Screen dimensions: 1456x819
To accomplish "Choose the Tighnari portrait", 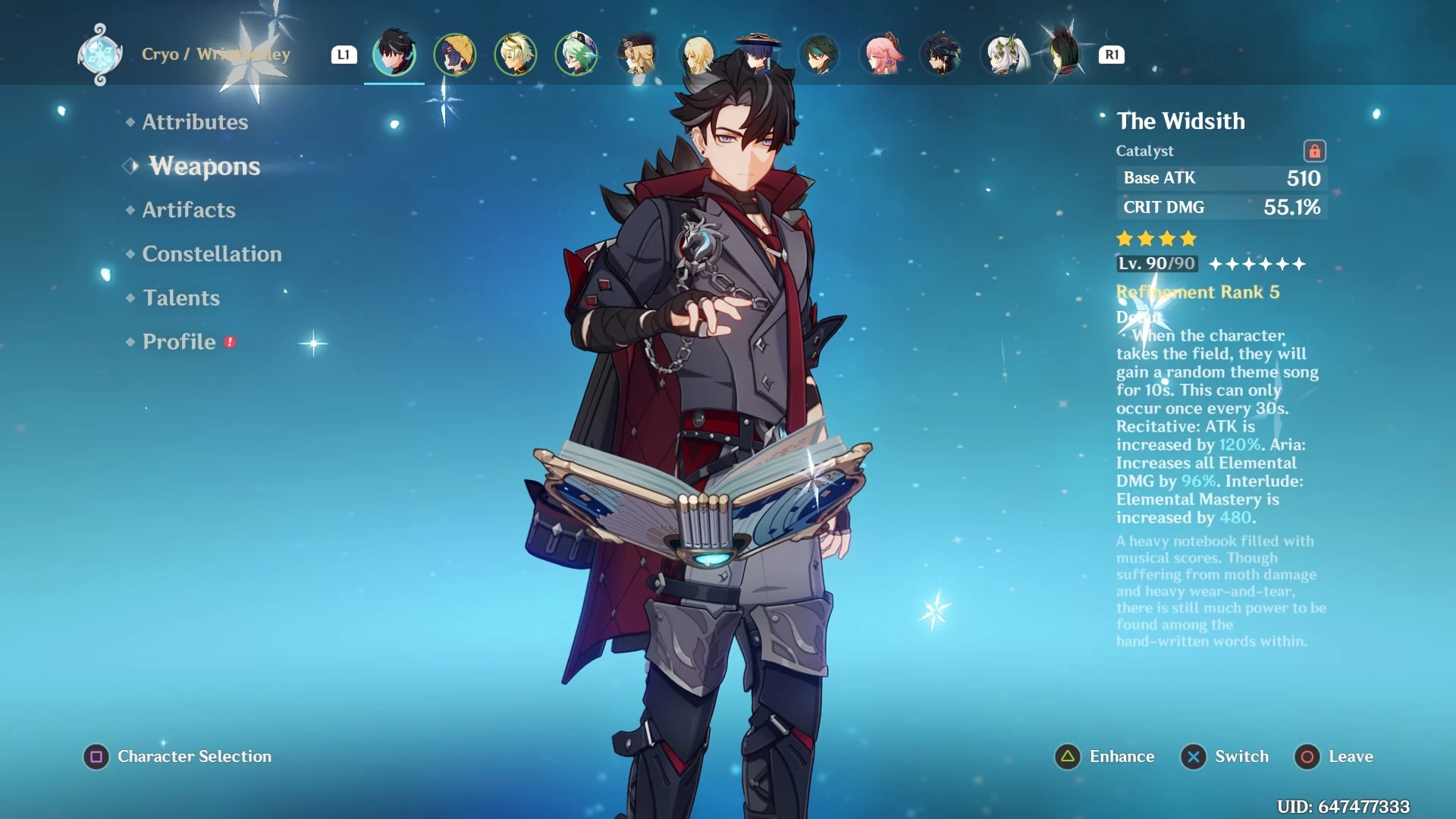I will click(1065, 54).
